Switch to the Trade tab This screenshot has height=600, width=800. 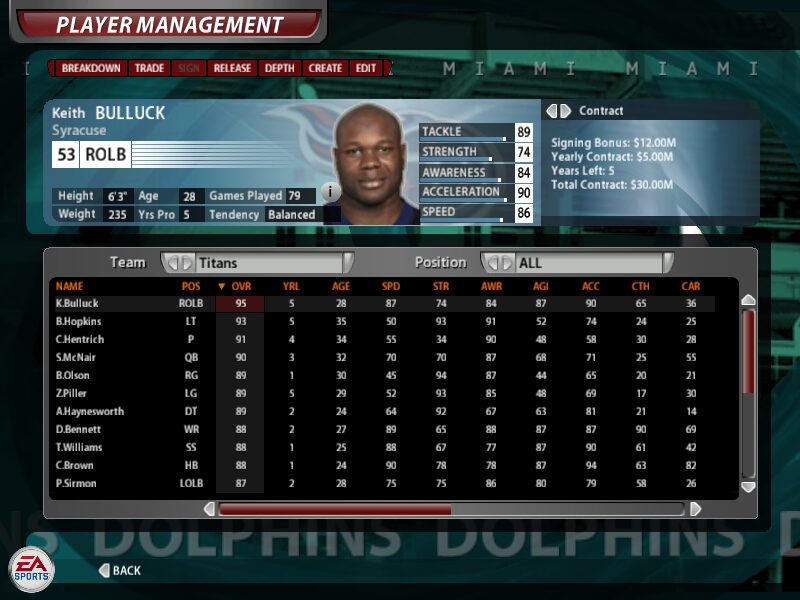tap(150, 68)
